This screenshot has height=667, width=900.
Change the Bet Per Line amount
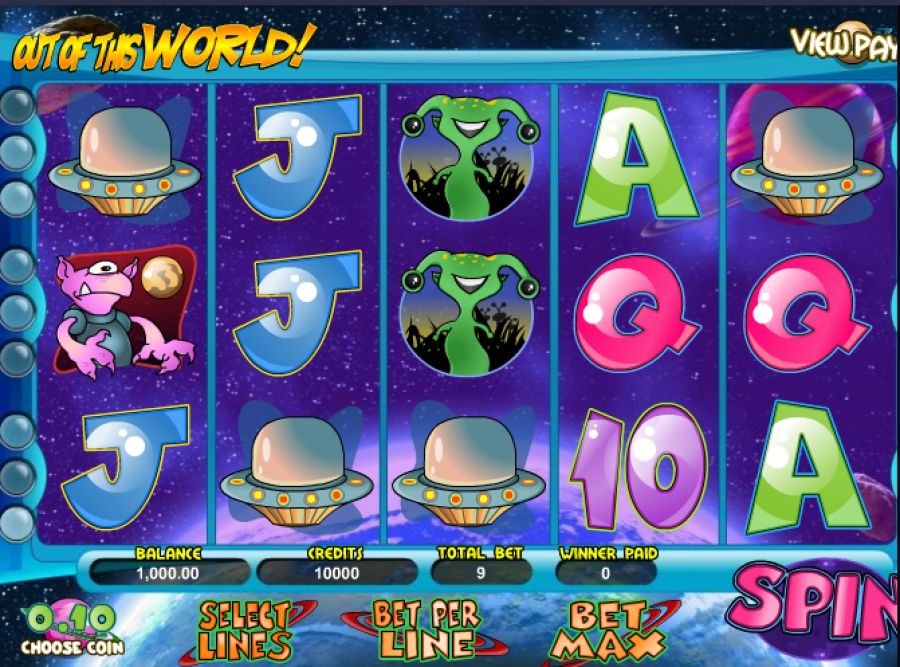(x=426, y=628)
